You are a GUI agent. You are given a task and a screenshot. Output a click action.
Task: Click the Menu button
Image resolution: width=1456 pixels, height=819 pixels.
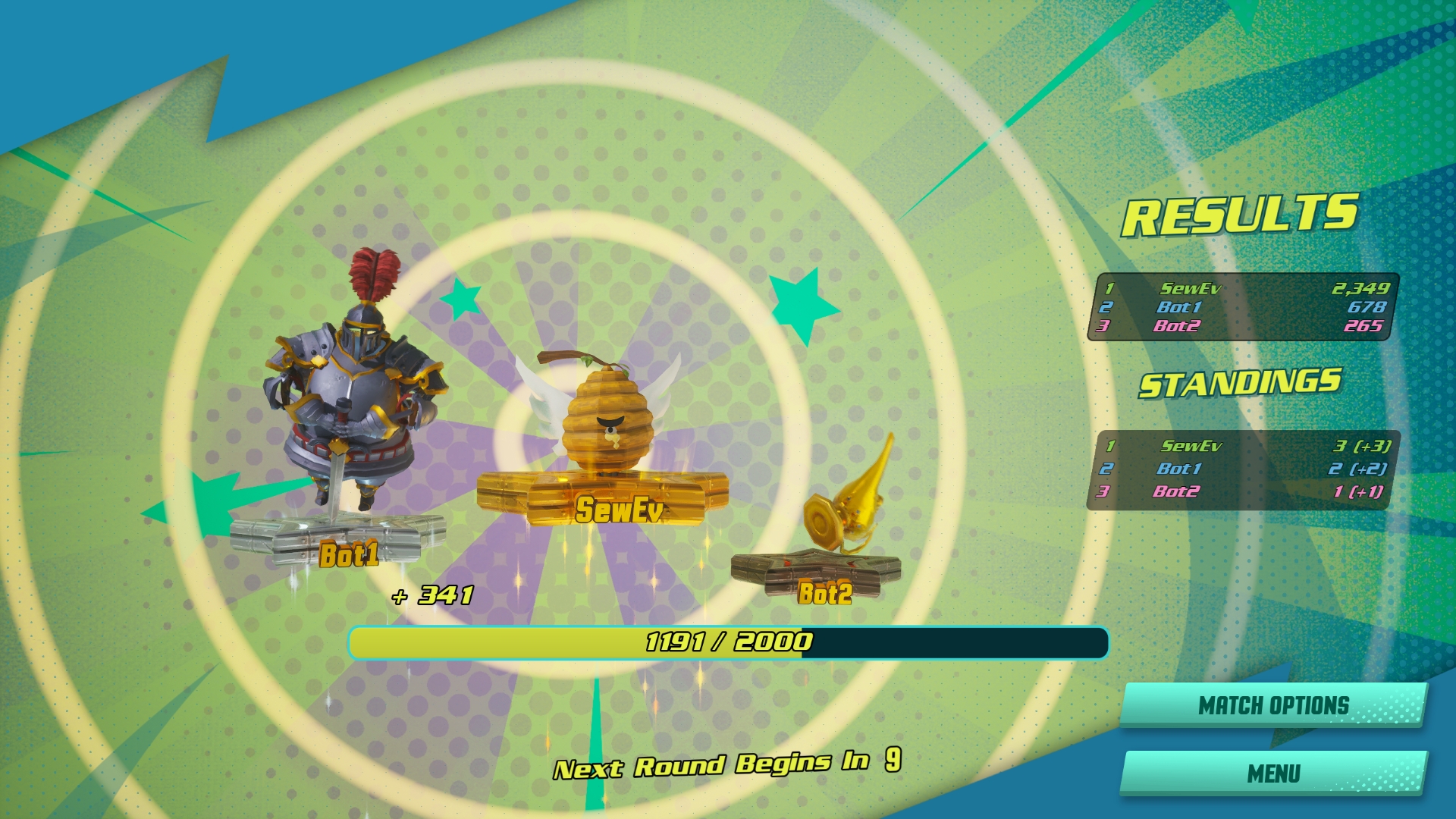point(1273,773)
